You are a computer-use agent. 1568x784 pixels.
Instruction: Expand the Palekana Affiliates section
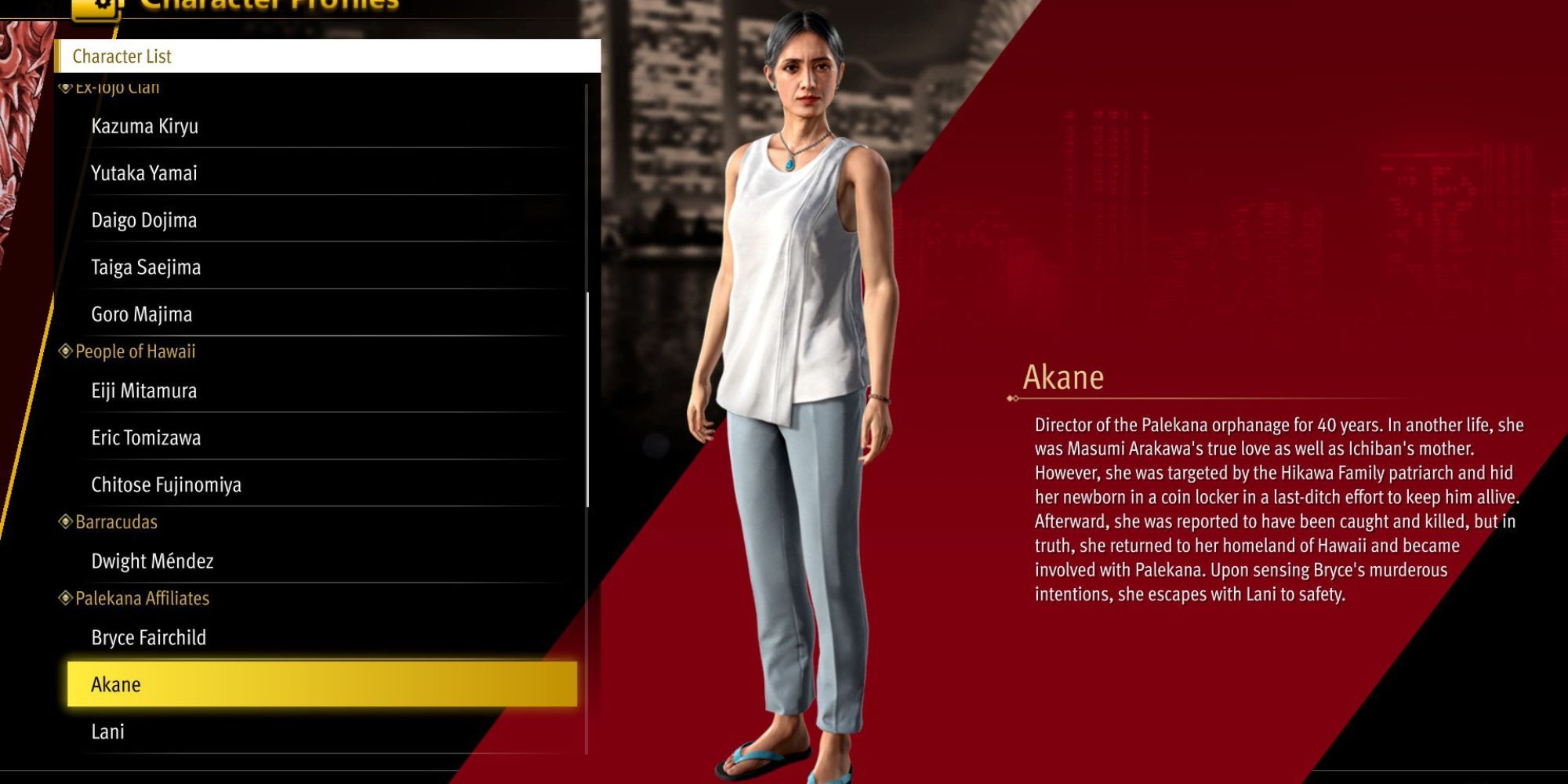[141, 598]
